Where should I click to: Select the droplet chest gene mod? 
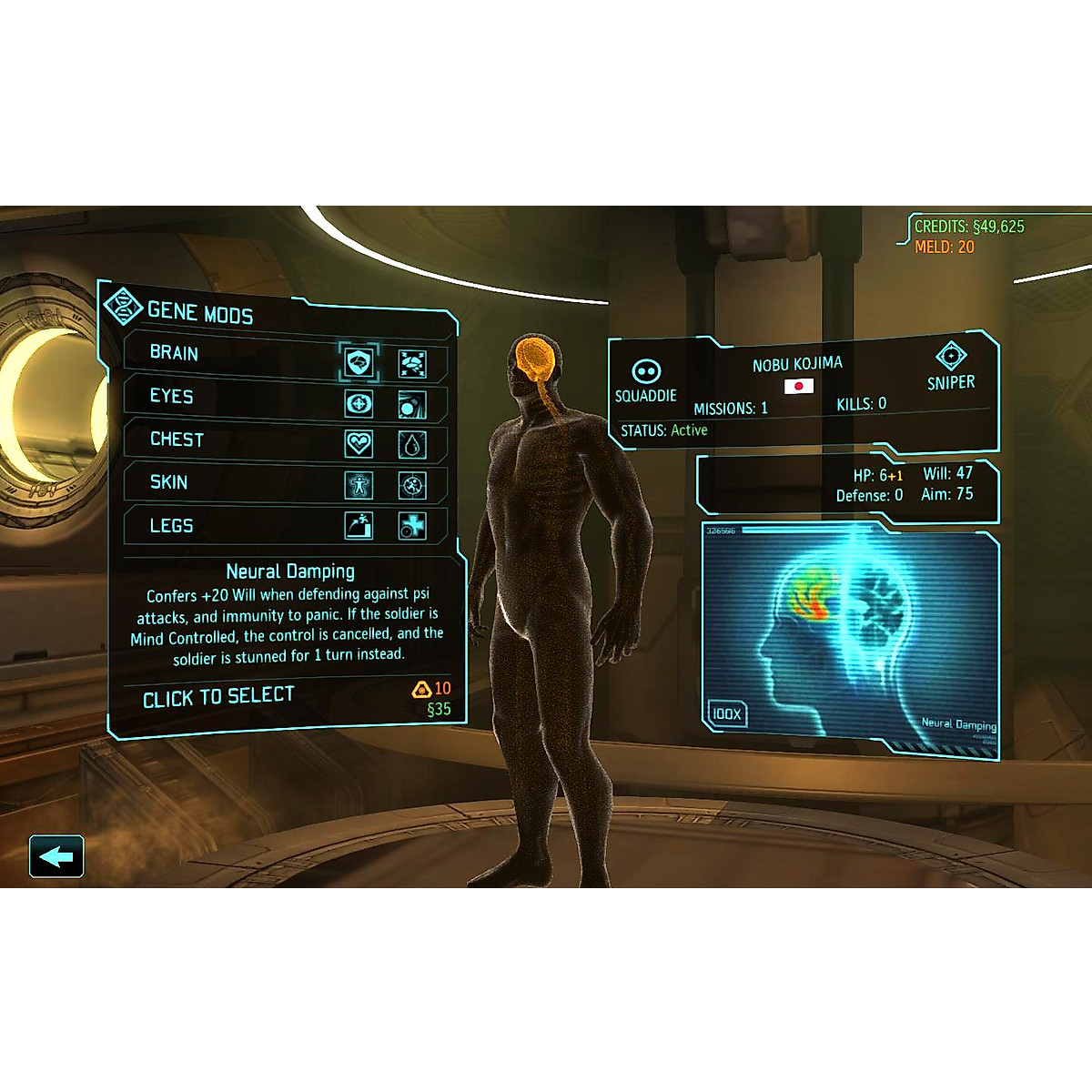tap(412, 445)
